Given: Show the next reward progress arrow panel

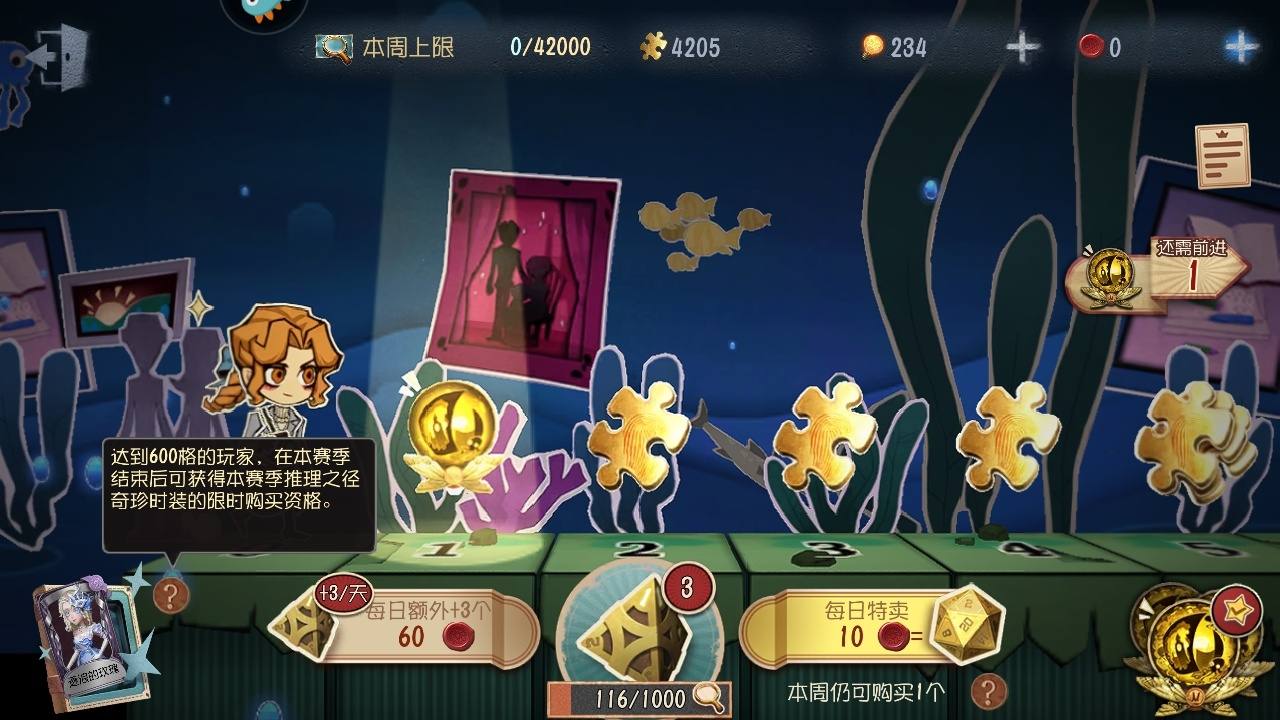Looking at the screenshot, I should (x=1160, y=277).
